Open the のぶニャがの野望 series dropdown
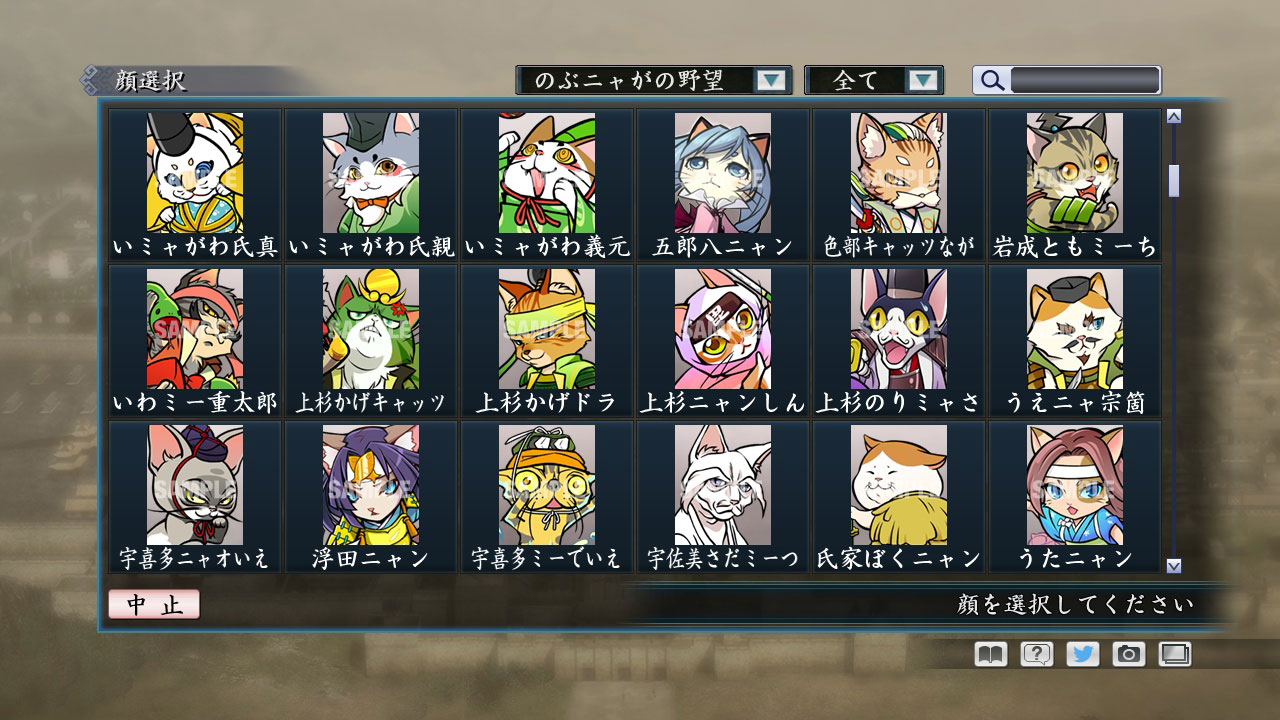The width and height of the screenshot is (1280, 720). (770, 79)
